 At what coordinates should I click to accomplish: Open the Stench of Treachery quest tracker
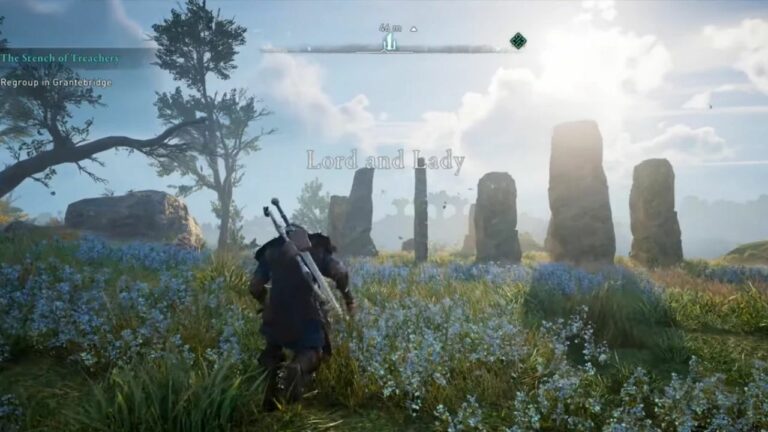pos(60,59)
